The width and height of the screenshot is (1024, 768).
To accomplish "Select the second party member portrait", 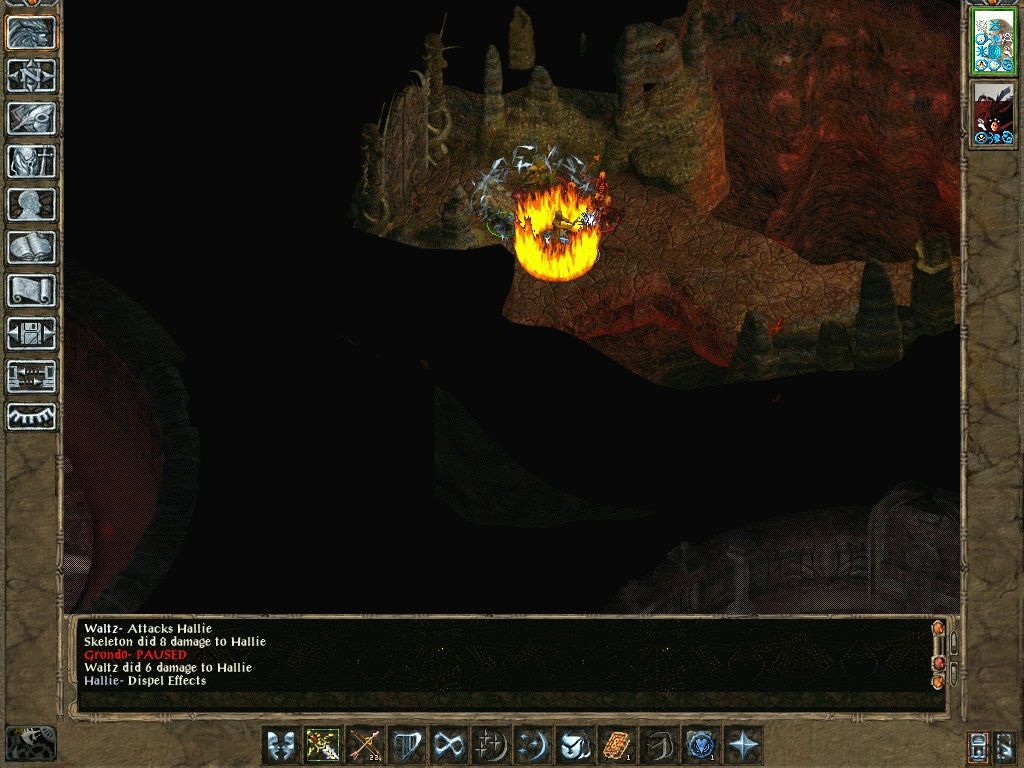I will [994, 114].
